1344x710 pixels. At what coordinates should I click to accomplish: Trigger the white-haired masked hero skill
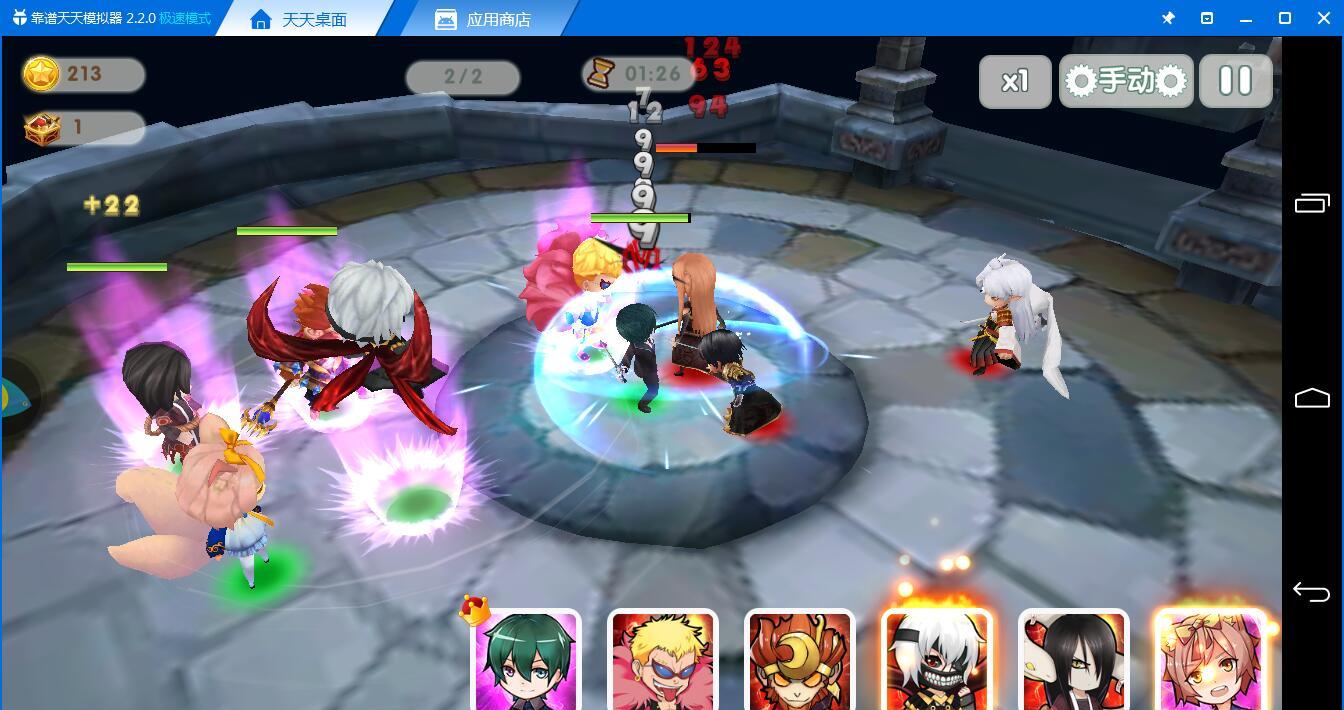937,660
